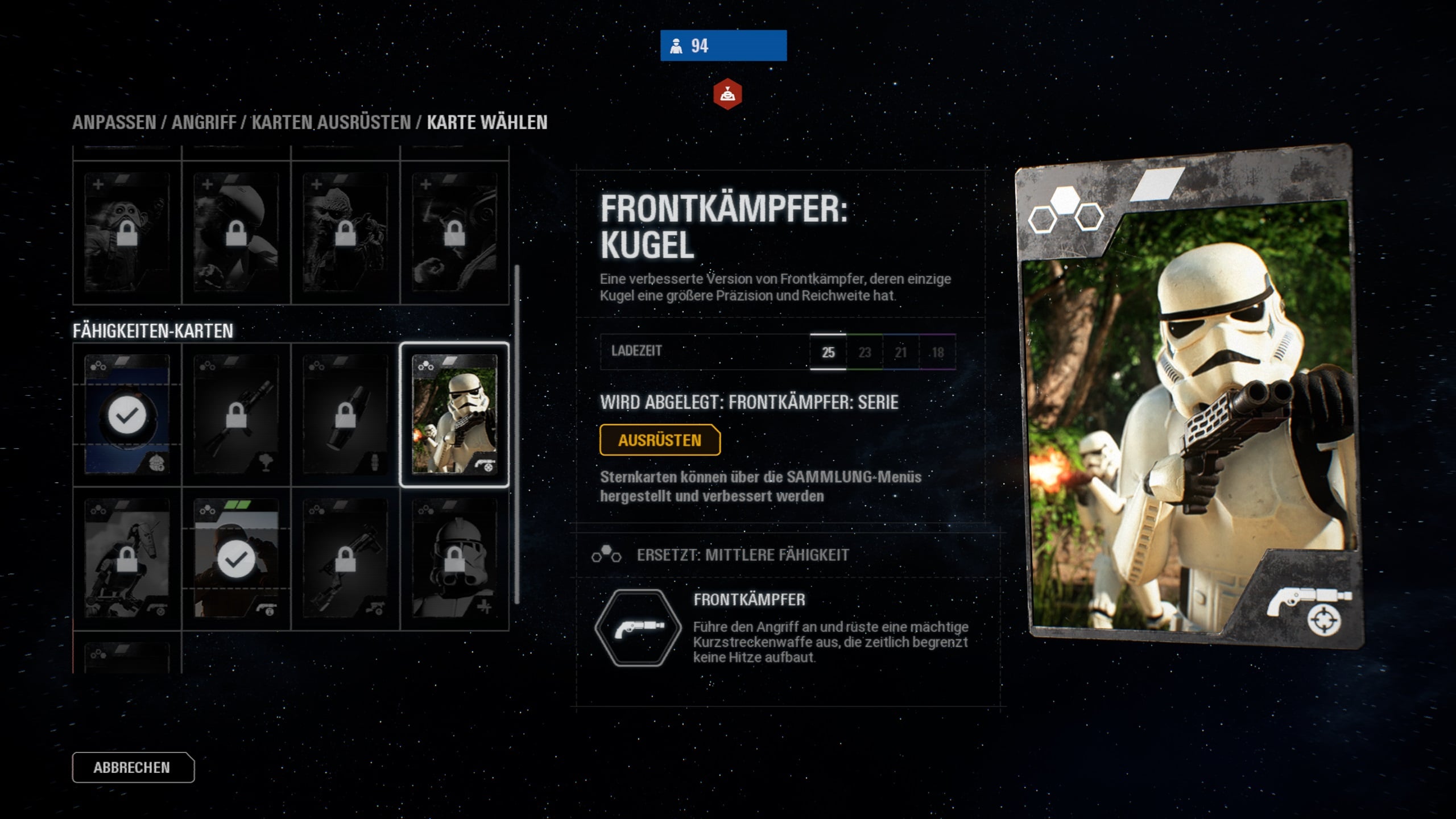Select the equipped blue ability card with checkmark
1456x819 pixels.
click(x=127, y=415)
